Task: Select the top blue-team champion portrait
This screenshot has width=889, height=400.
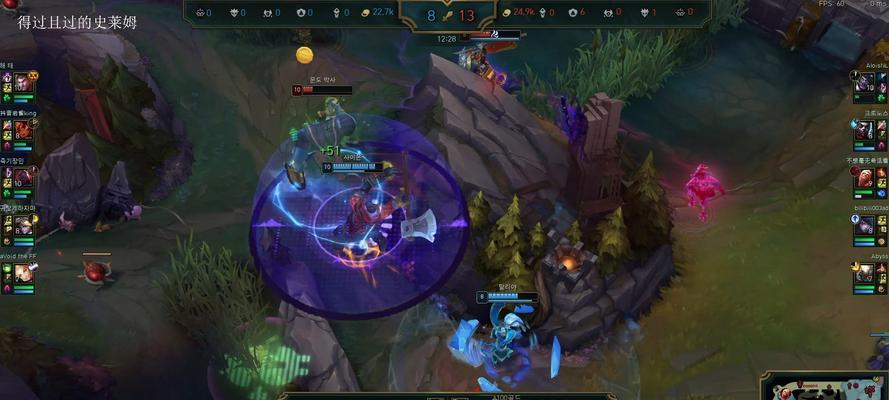Action: pyautogui.click(x=21, y=82)
